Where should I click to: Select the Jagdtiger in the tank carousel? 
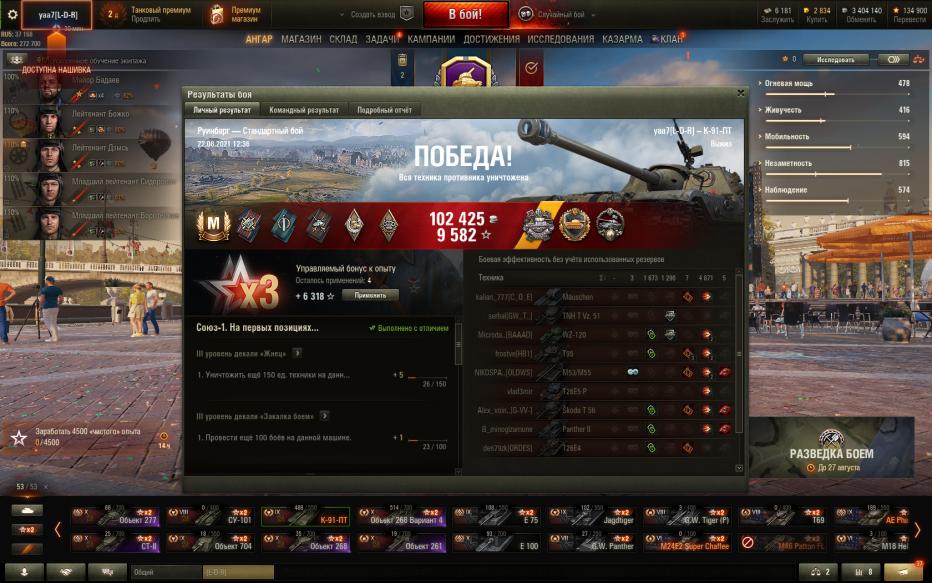593,516
